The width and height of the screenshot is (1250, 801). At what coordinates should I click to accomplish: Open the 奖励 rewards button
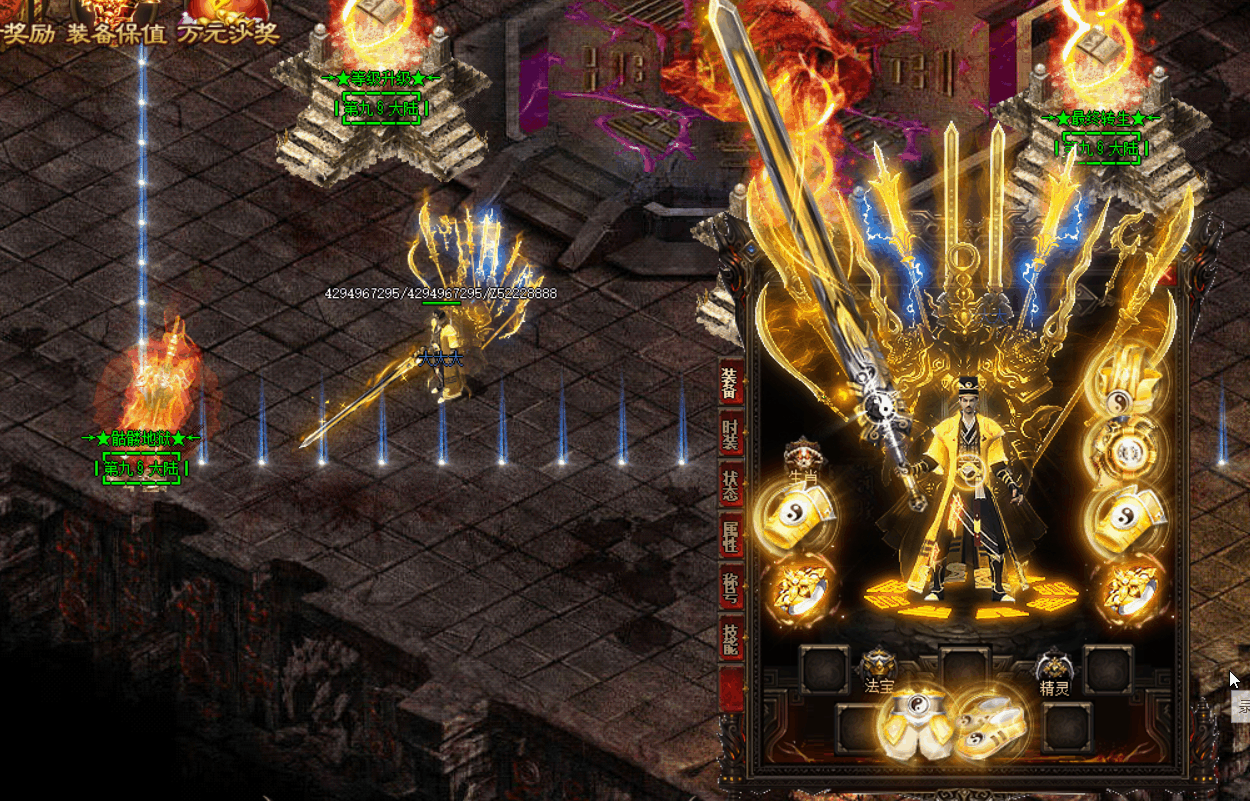[27, 33]
